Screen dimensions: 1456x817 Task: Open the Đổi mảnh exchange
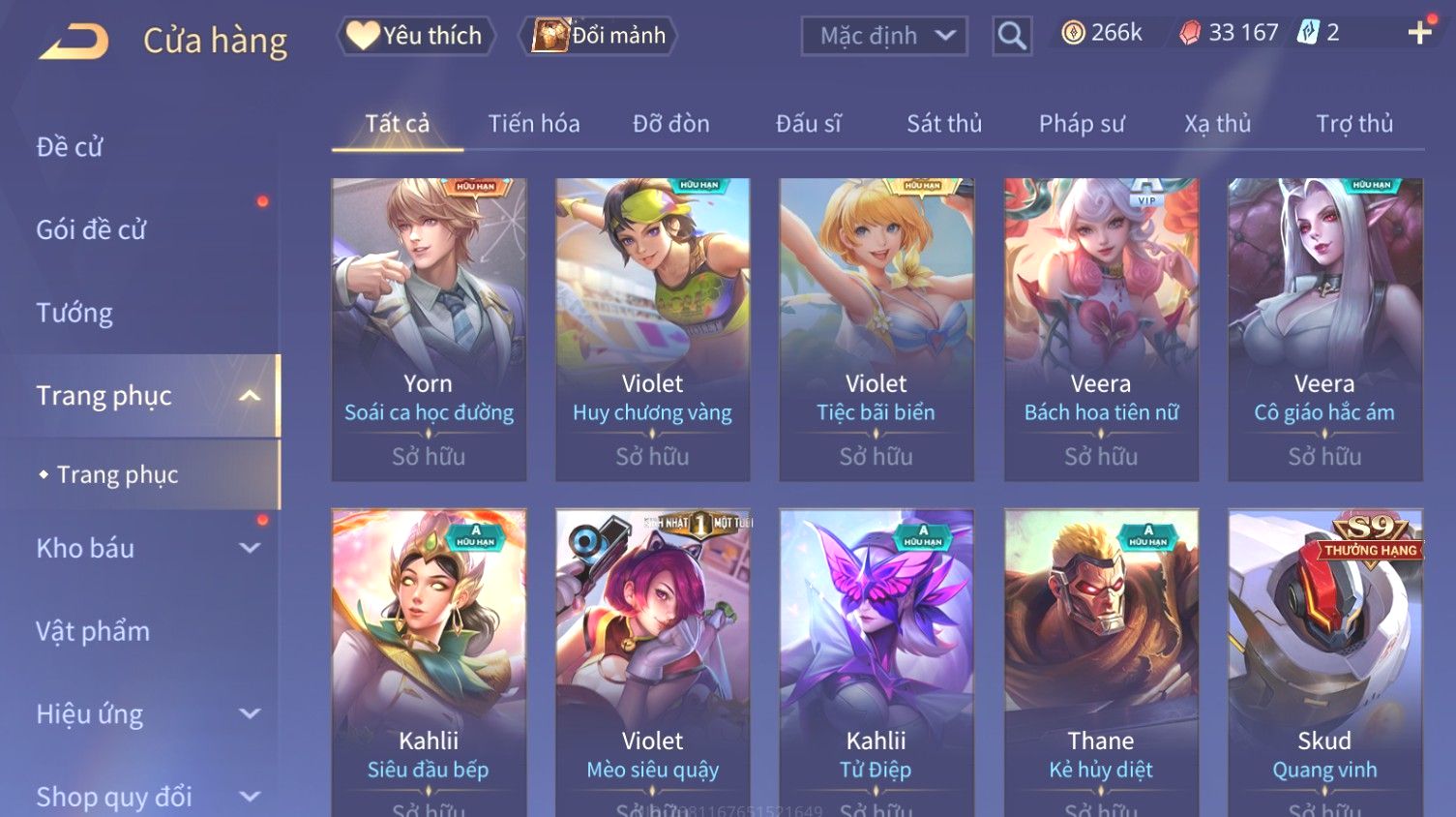tap(600, 36)
